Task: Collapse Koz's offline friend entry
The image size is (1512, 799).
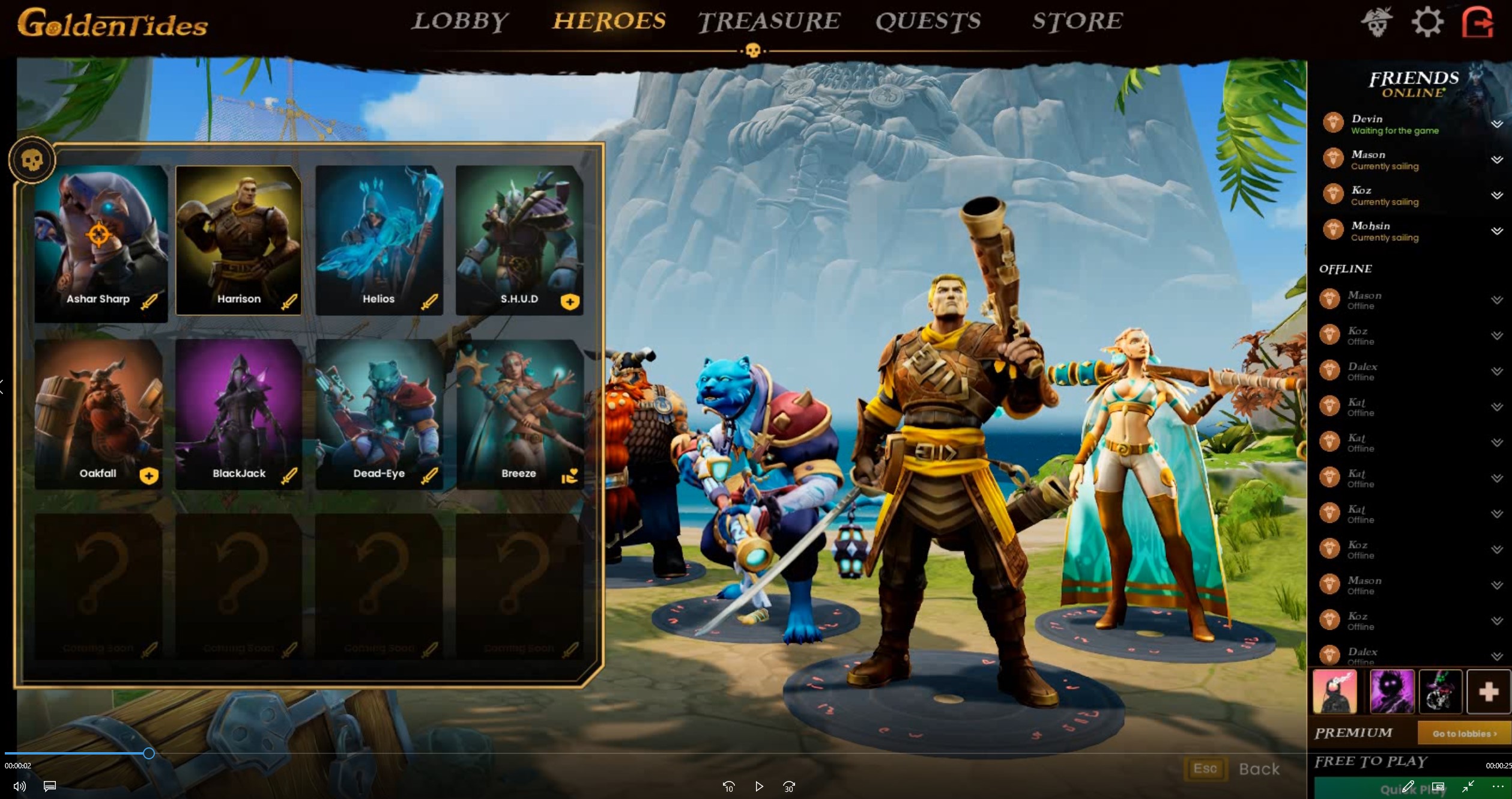Action: (x=1497, y=336)
